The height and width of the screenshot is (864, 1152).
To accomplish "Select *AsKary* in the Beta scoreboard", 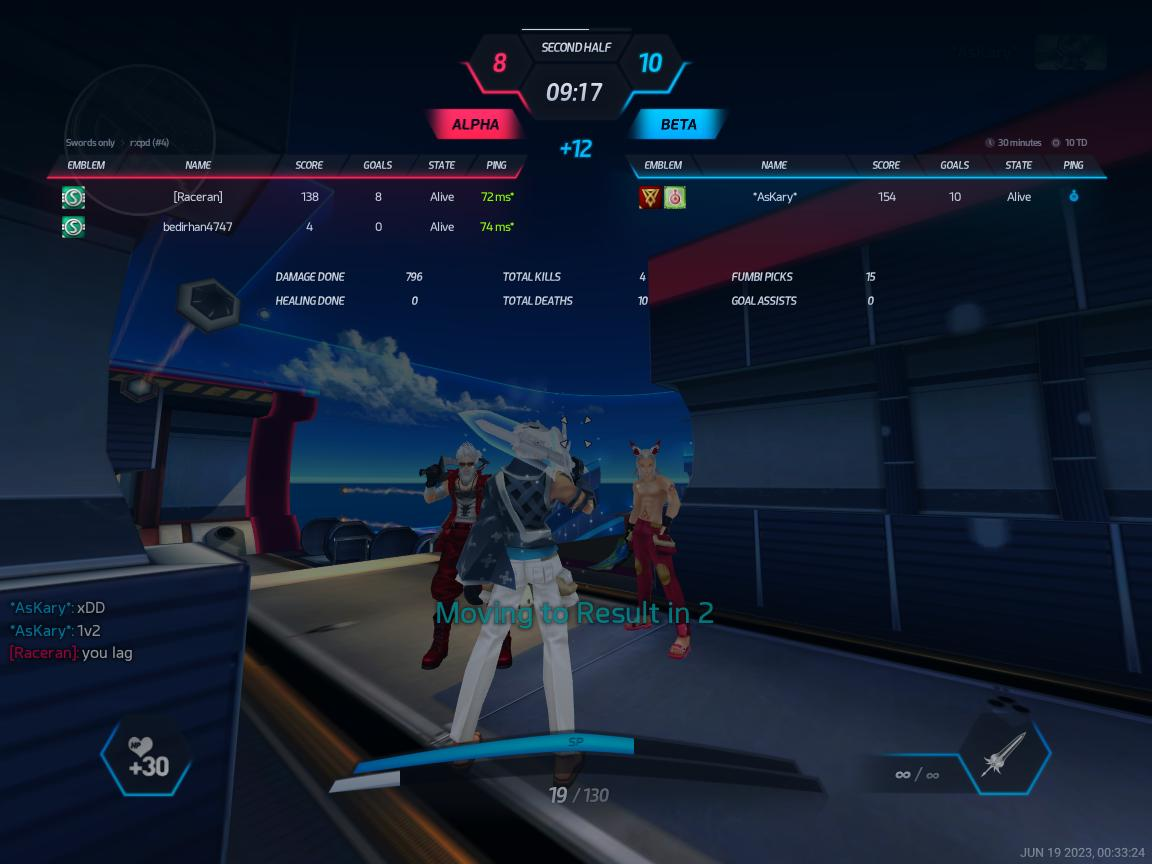I will click(x=775, y=197).
